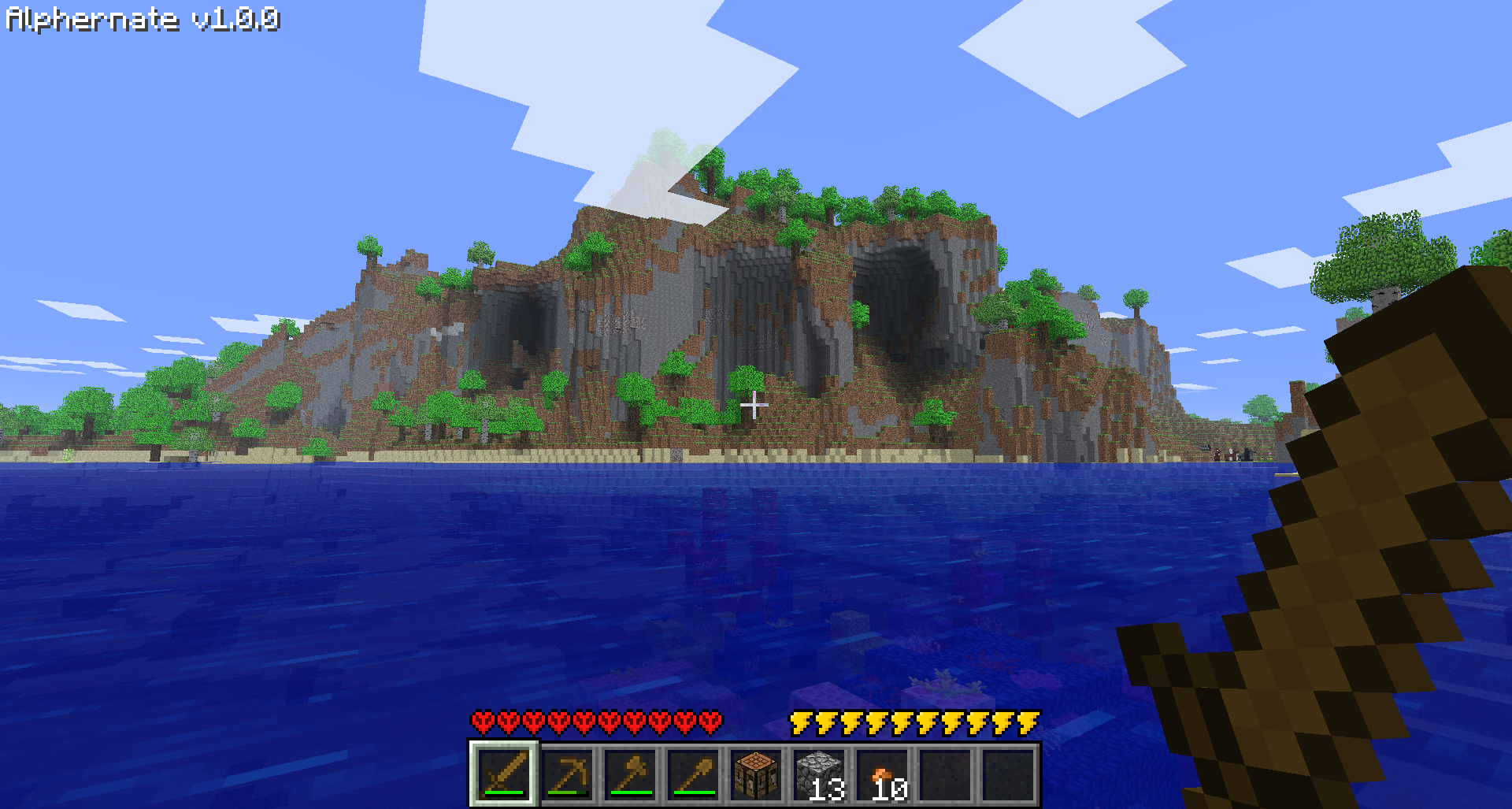Select the wooden sword hotbar slot
1512x809 pixels.
pos(504,774)
